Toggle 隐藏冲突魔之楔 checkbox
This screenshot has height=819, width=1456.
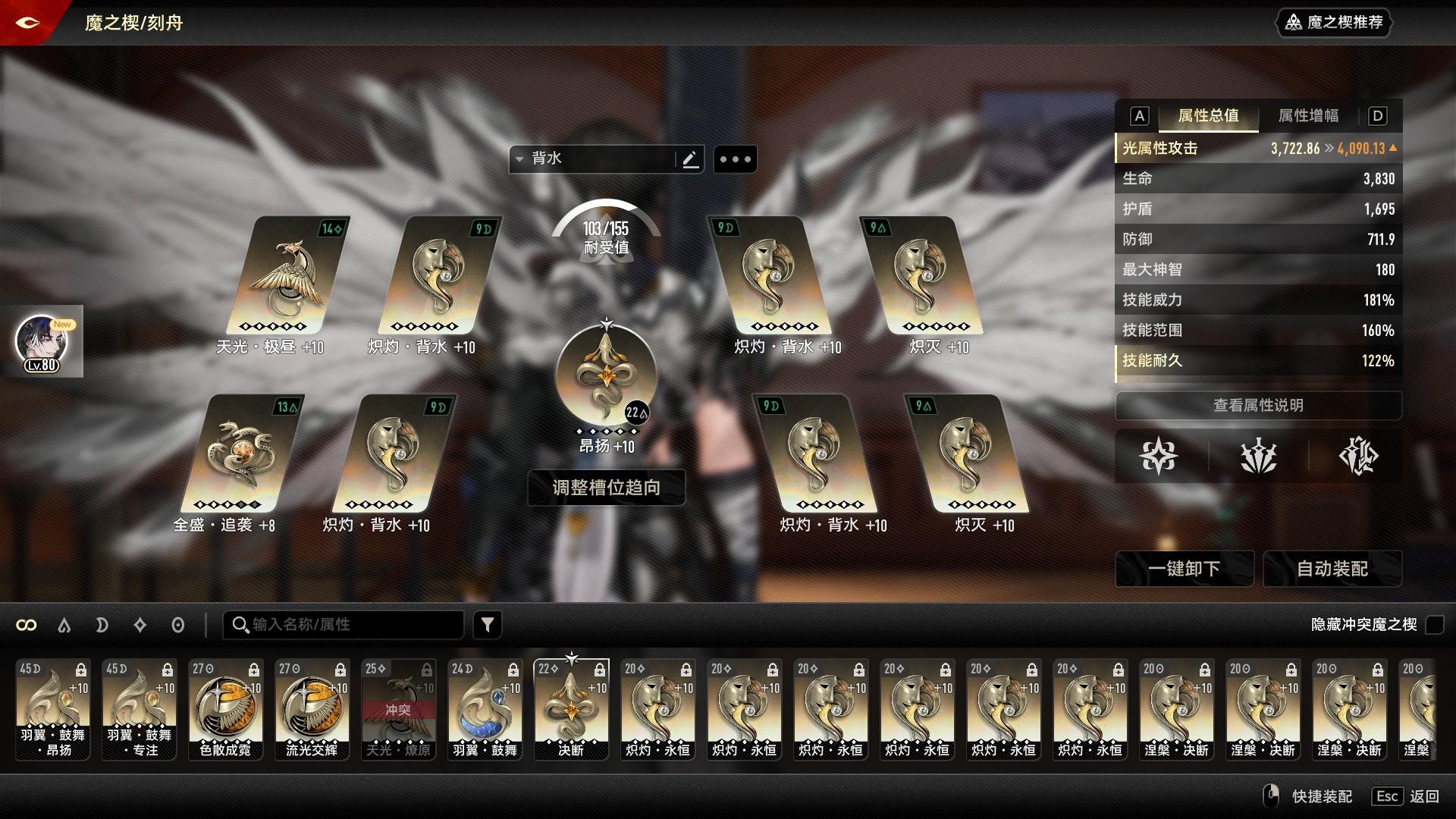tap(1434, 625)
